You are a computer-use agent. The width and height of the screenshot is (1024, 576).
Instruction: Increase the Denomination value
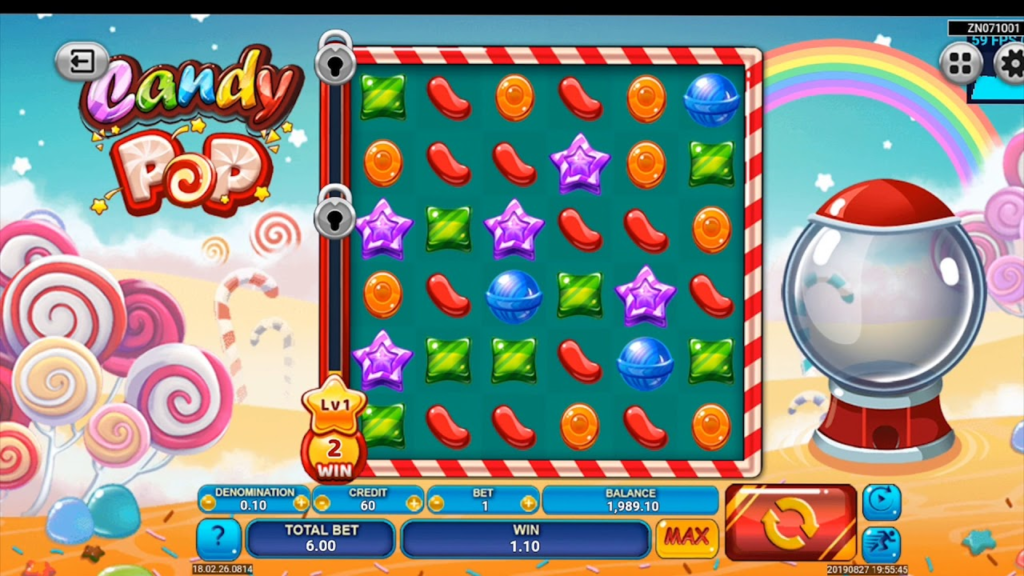pos(301,502)
